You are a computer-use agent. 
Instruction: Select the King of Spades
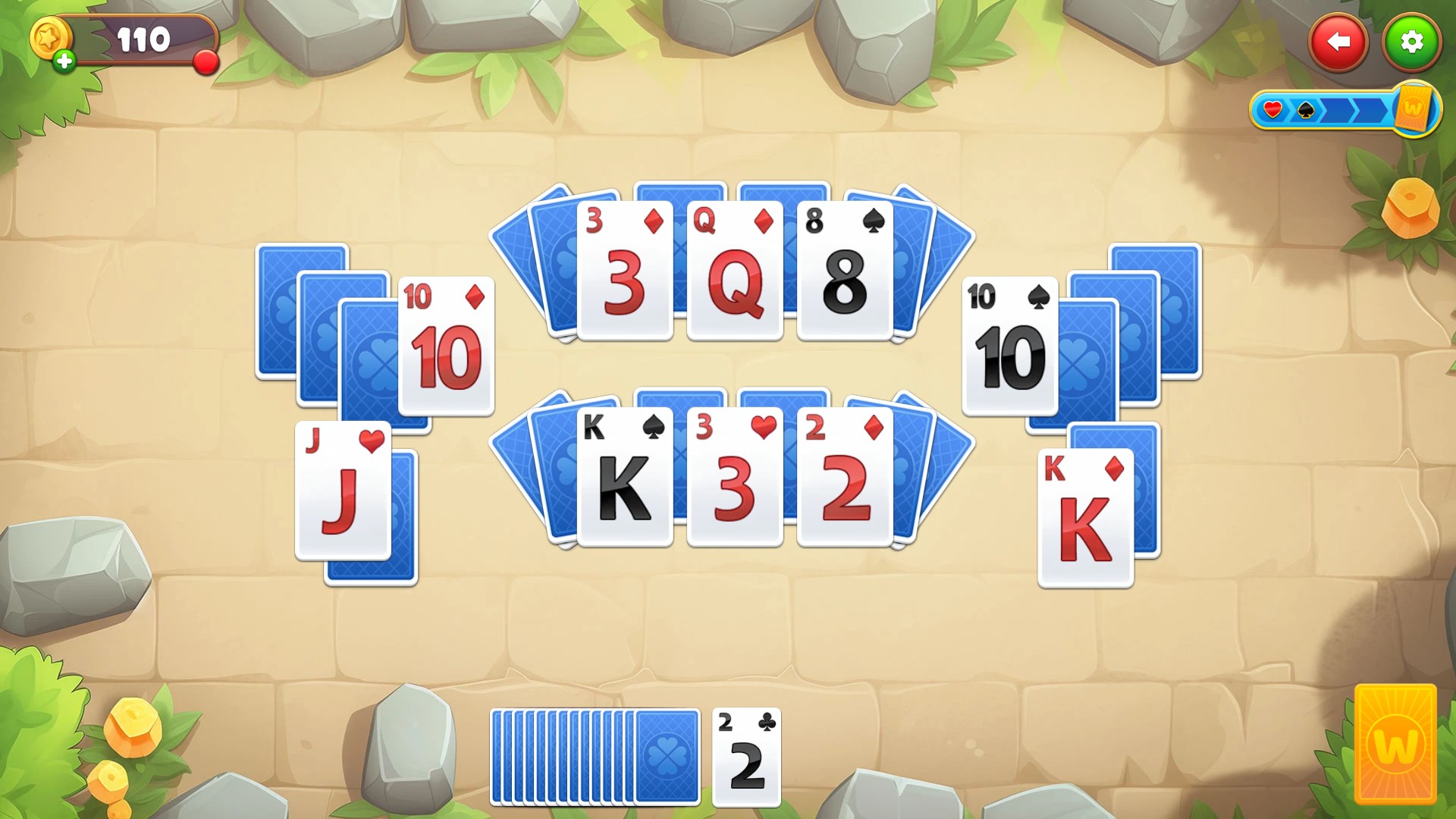coord(626,478)
